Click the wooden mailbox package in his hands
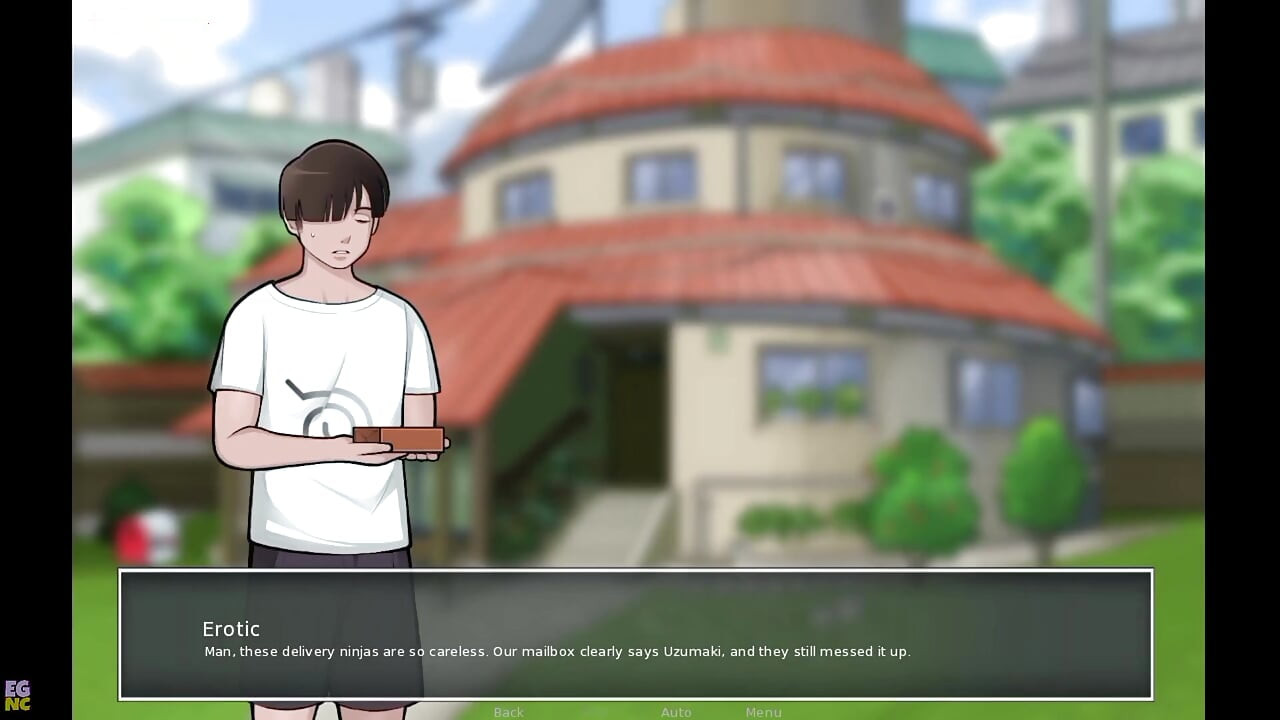 click(398, 441)
